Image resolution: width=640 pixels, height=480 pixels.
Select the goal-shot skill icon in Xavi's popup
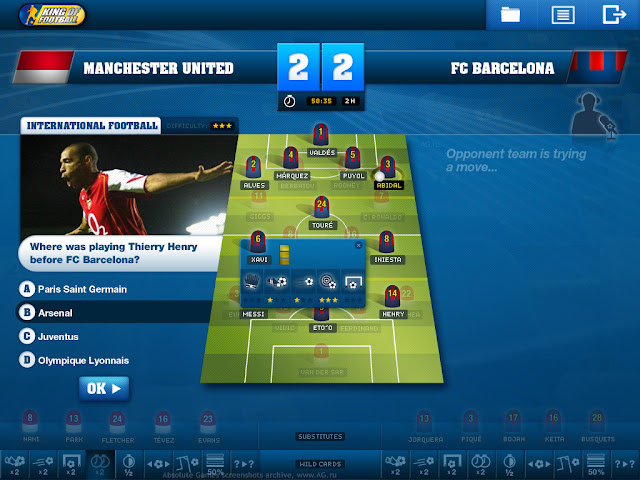coord(353,282)
